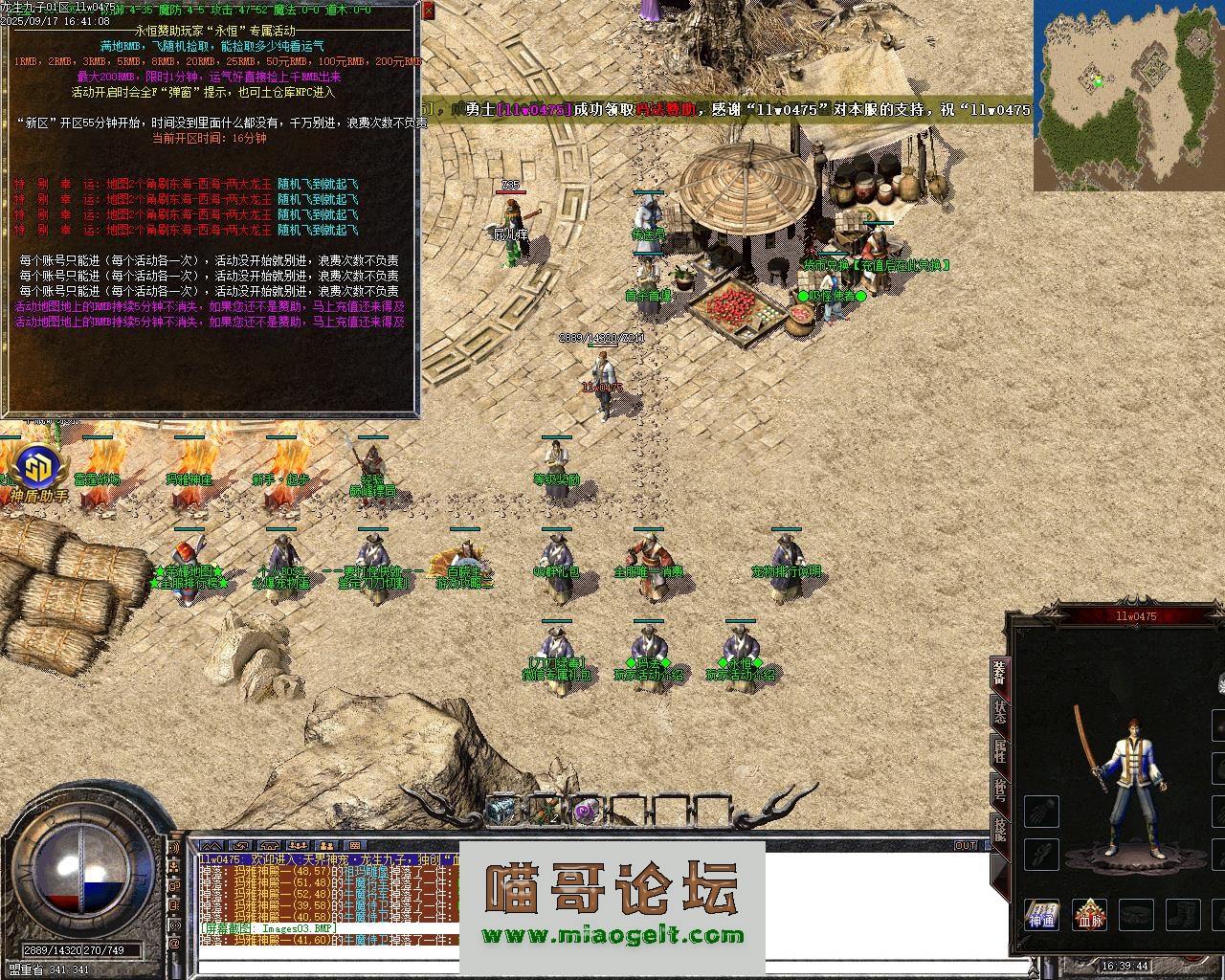Use the purple scroll hotbar item

[x=585, y=811]
